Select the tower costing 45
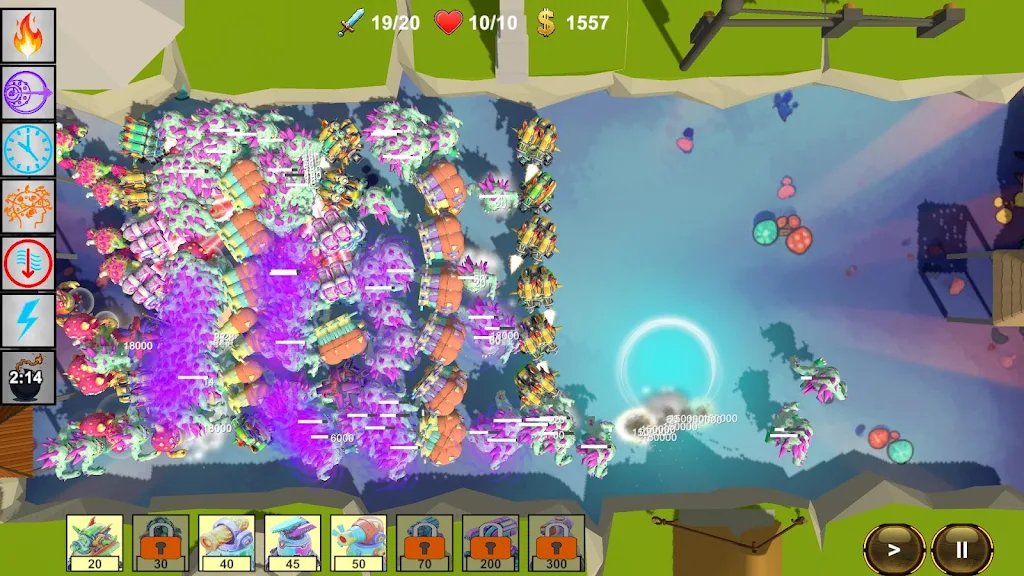This screenshot has height=576, width=1024. pyautogui.click(x=293, y=543)
